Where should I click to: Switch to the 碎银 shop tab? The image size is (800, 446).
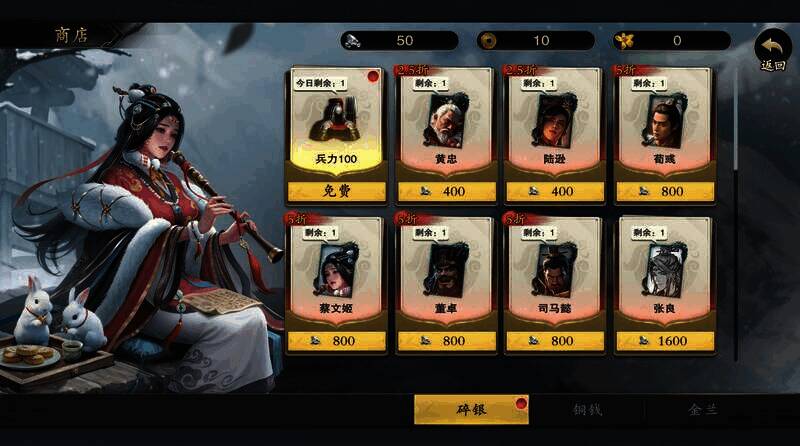click(471, 409)
